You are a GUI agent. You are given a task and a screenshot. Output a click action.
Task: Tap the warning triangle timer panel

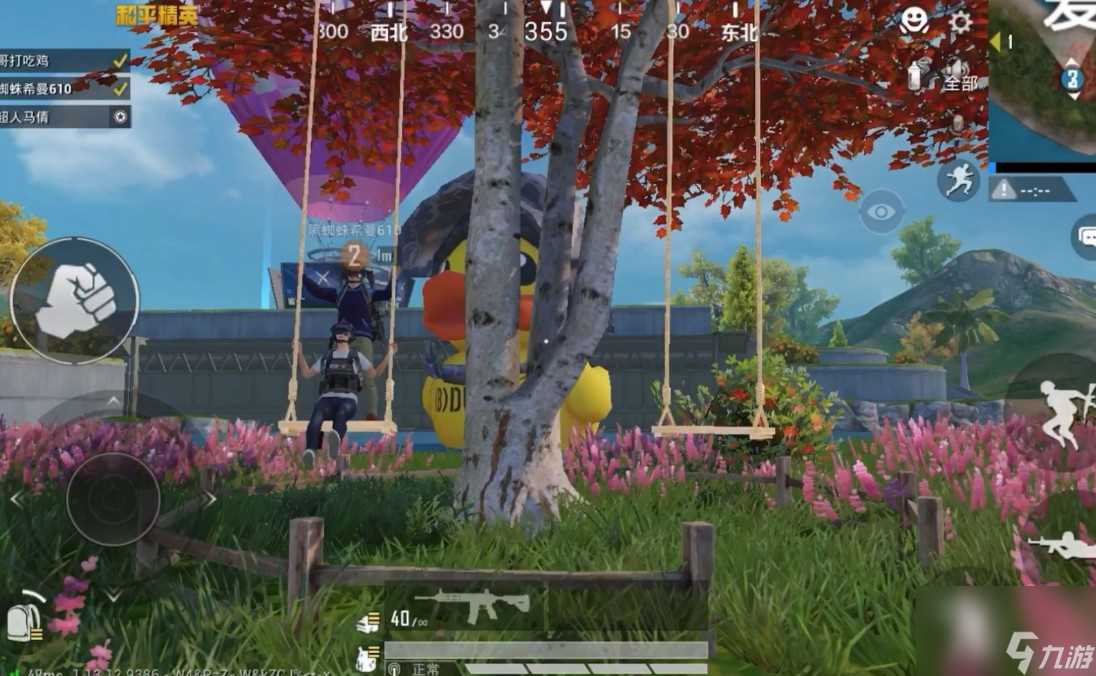1032,189
